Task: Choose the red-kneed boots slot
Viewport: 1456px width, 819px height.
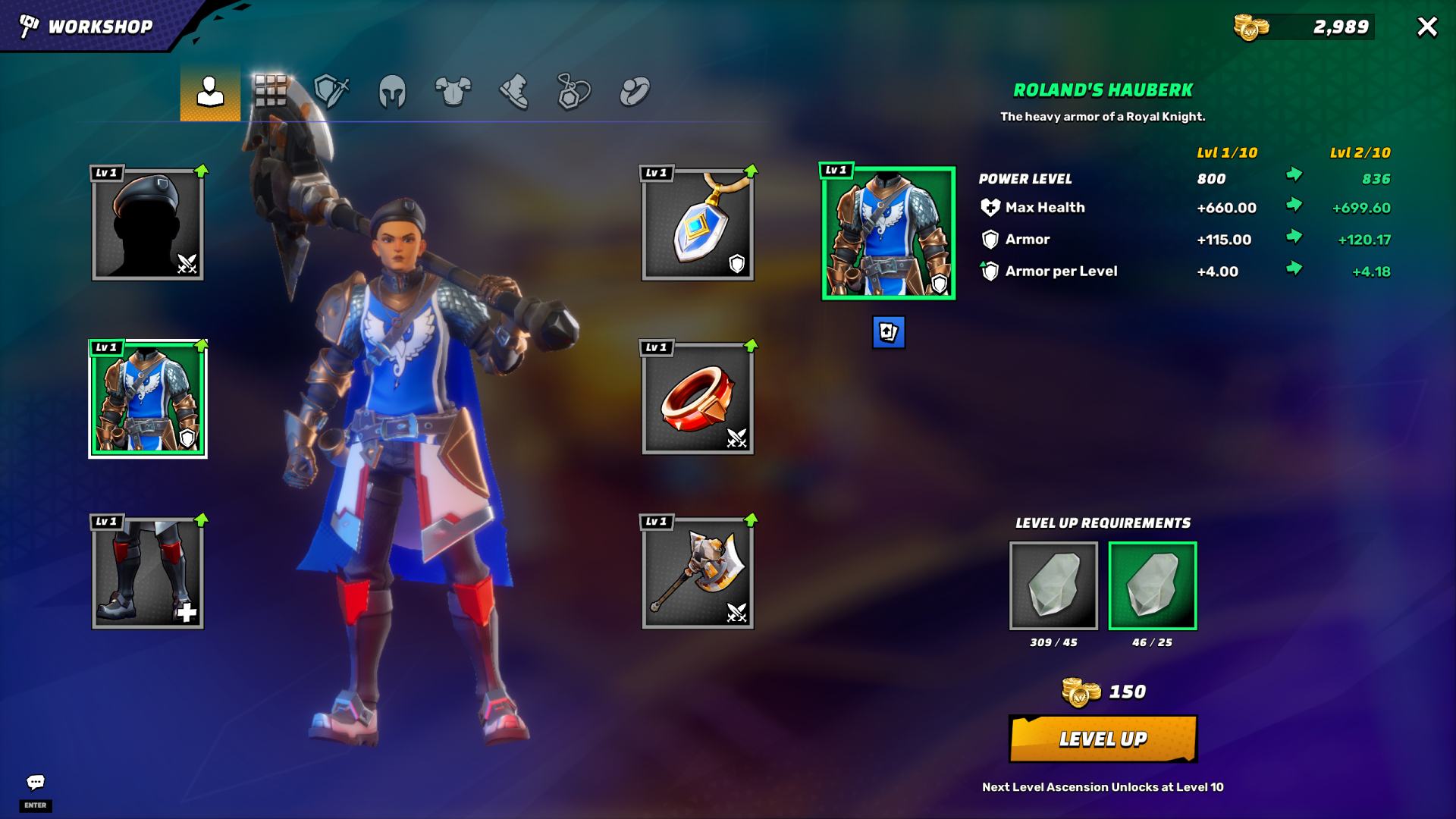Action: tap(148, 573)
